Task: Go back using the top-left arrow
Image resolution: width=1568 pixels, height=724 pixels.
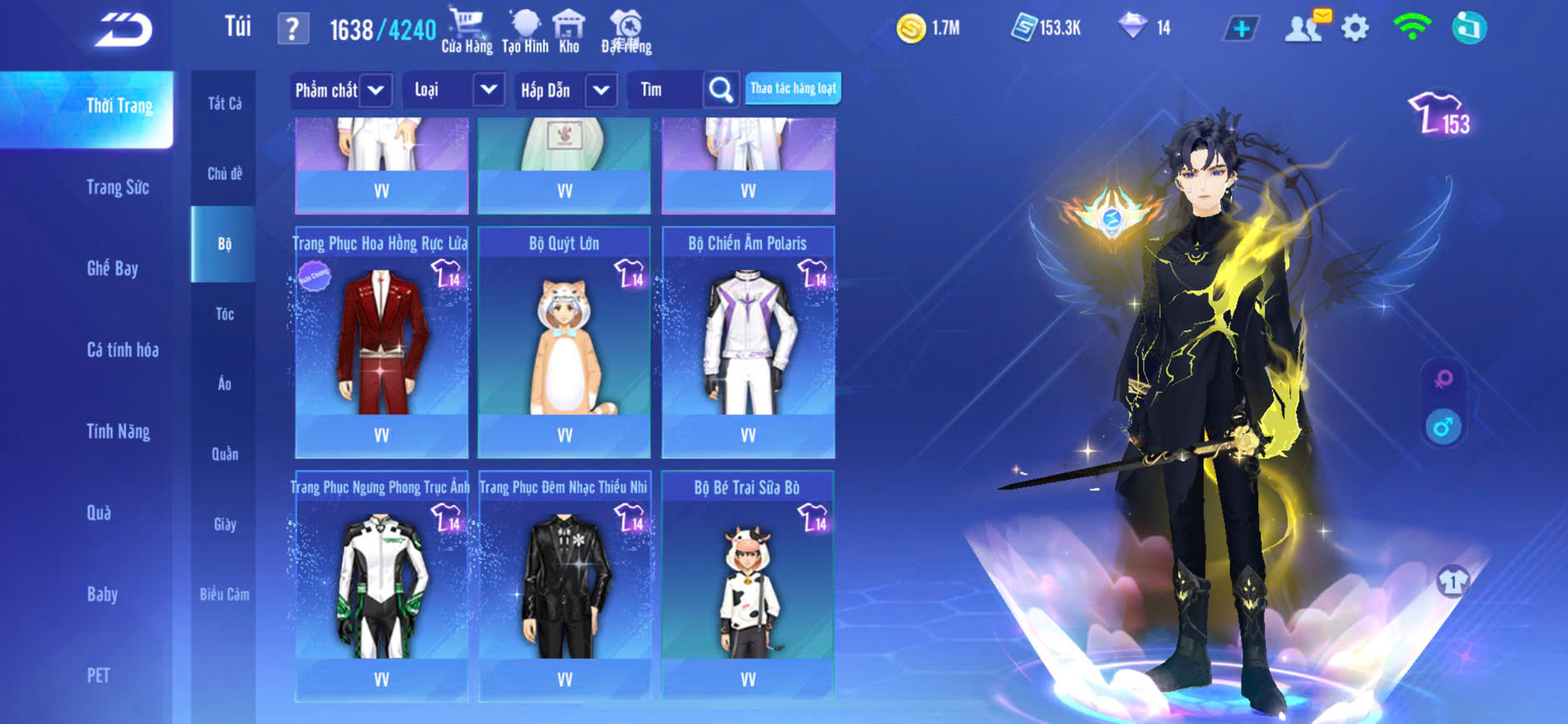Action: pyautogui.click(x=123, y=30)
